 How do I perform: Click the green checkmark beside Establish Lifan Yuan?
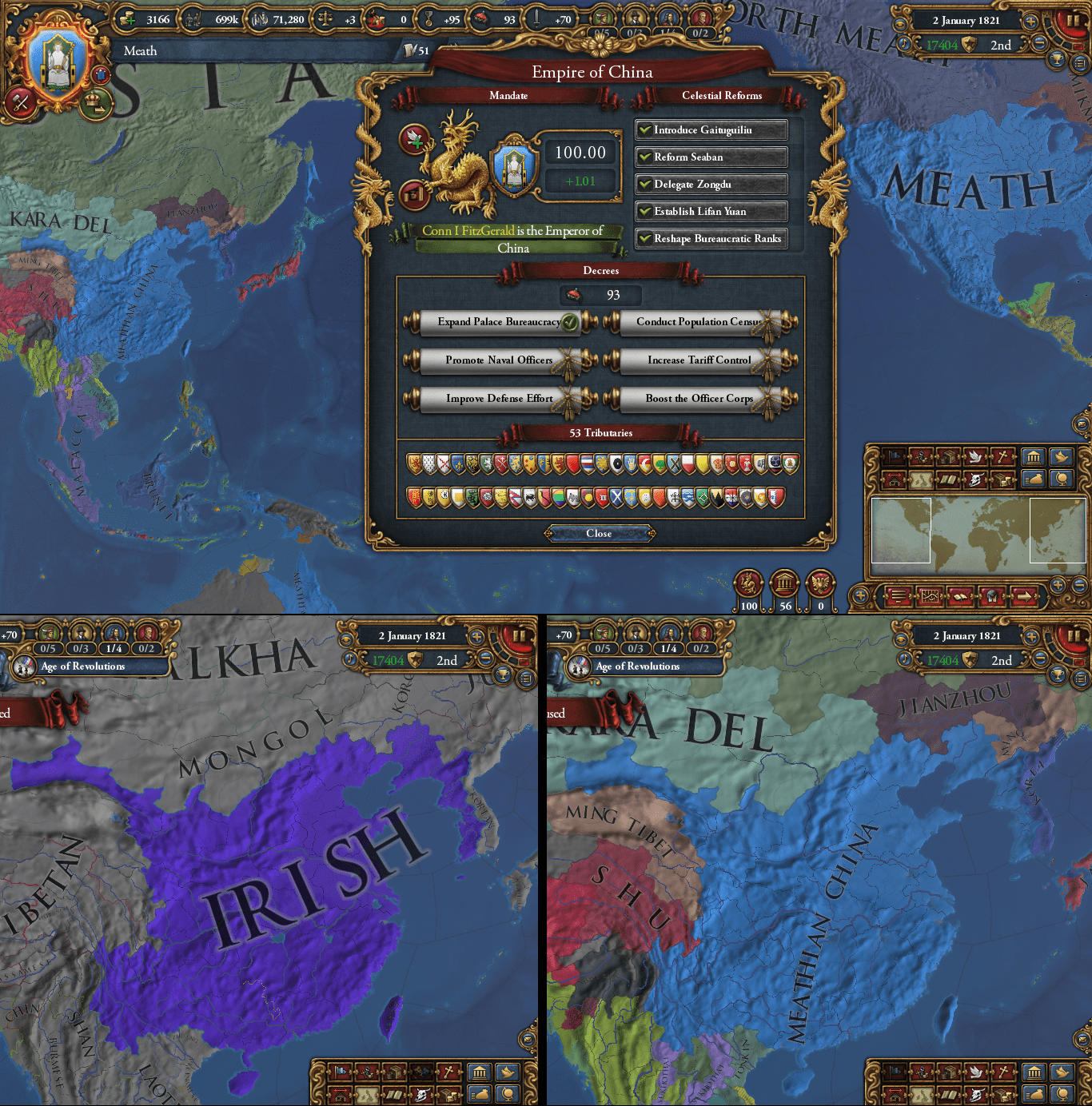644,211
